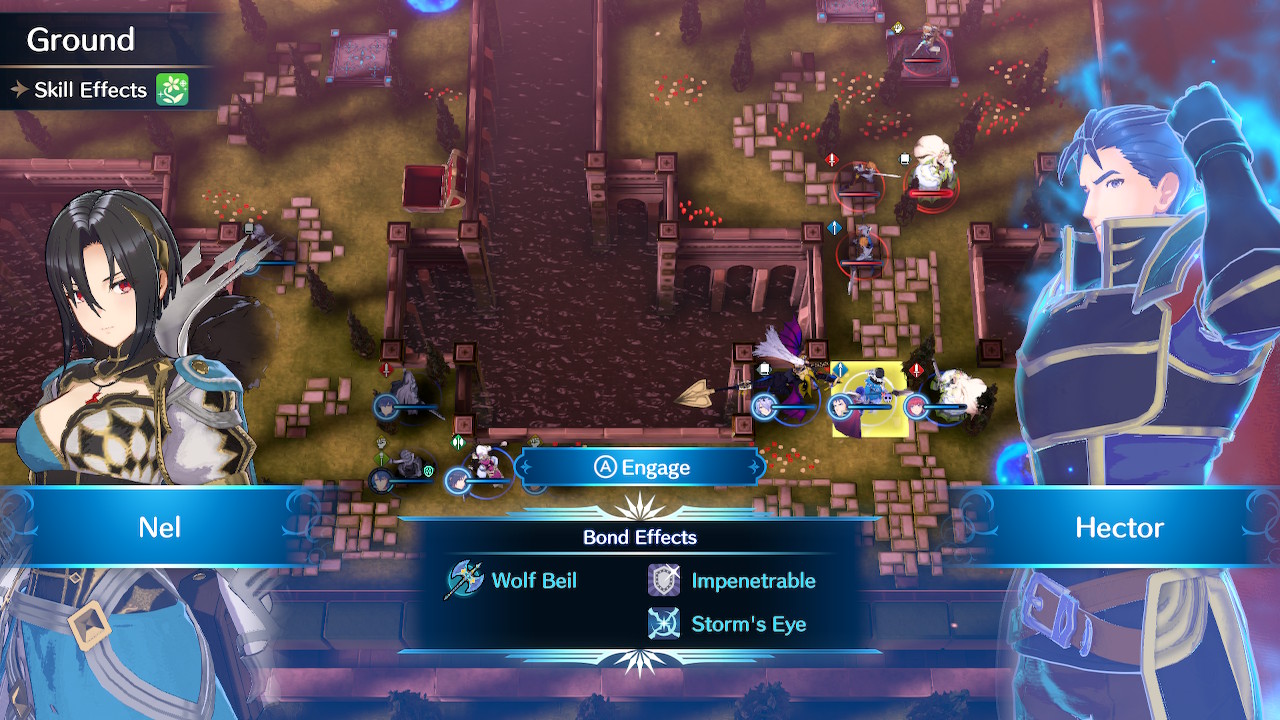Click the open treasure chest on the map
Image resolution: width=1280 pixels, height=720 pixels.
pos(435,185)
